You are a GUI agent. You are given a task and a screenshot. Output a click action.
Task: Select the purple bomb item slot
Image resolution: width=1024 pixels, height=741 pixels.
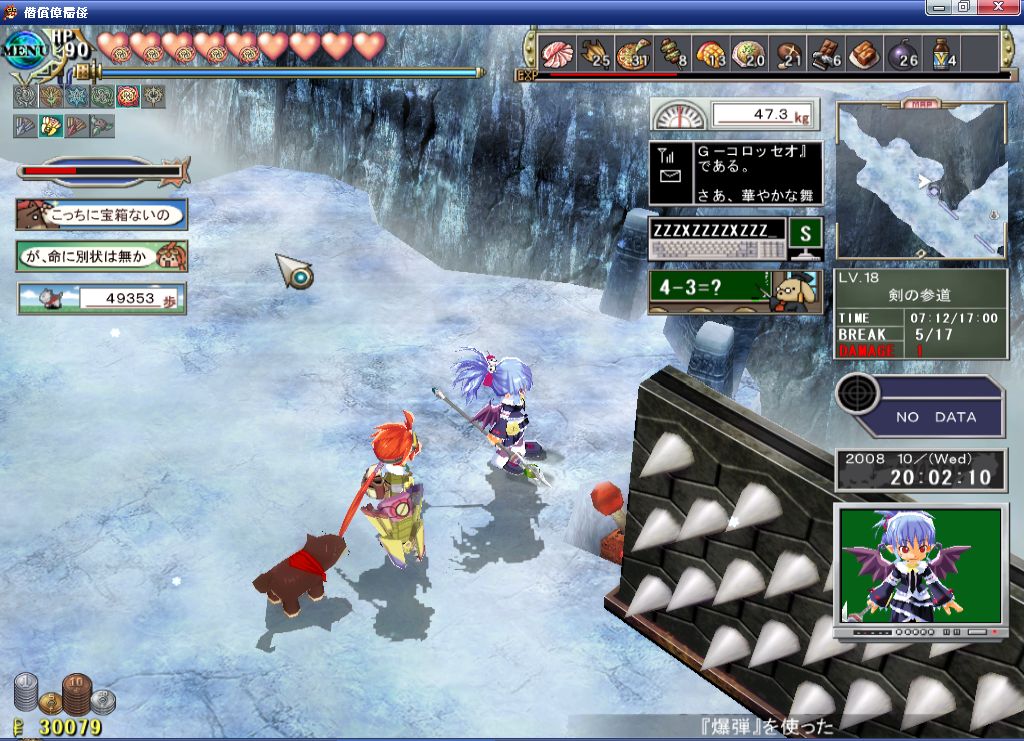[x=903, y=52]
